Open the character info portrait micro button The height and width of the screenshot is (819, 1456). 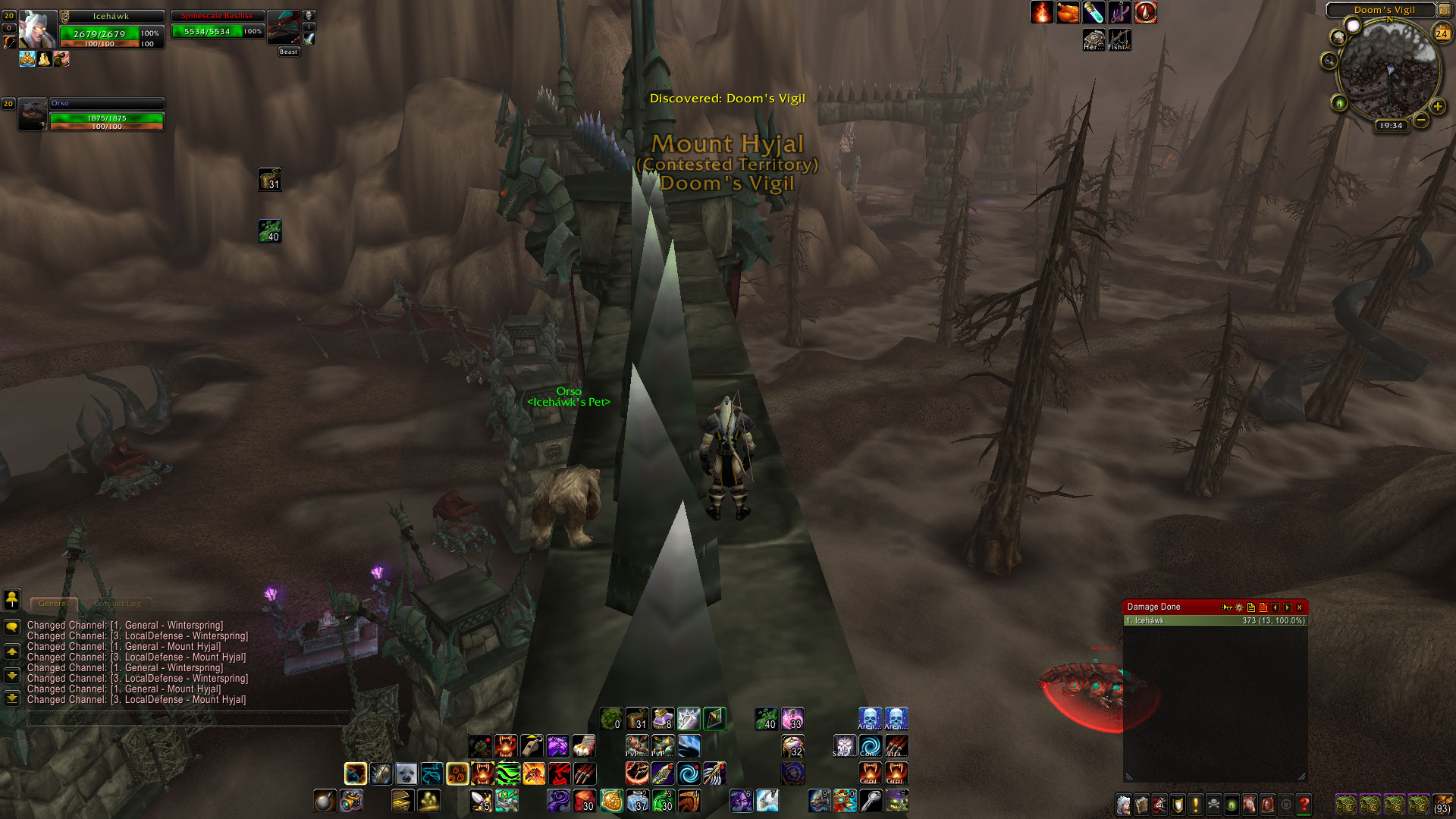(1123, 804)
